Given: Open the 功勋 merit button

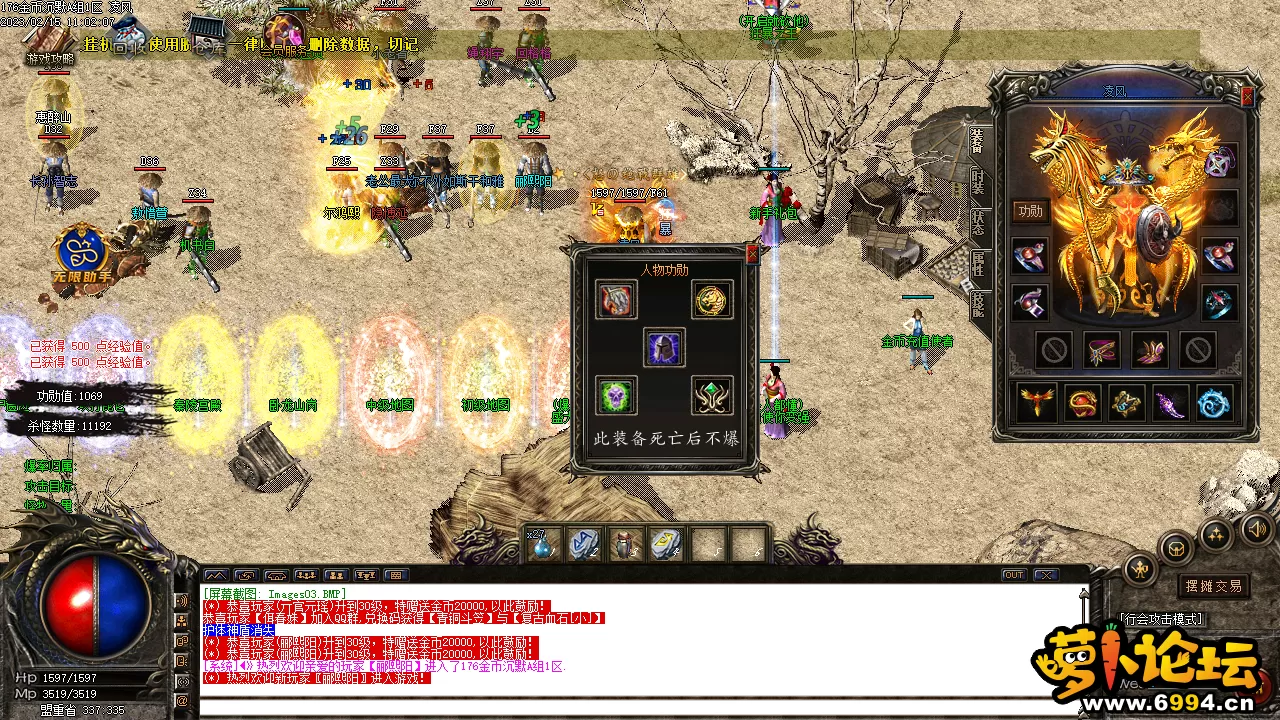Looking at the screenshot, I should click(1030, 211).
